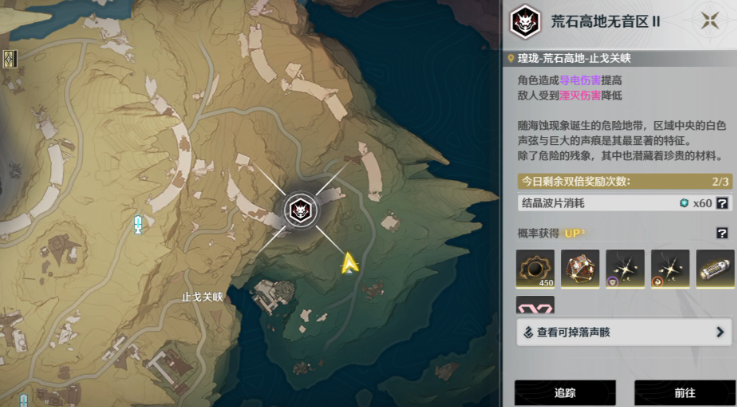Screen dimensions: 737x407
Task: Select star reward with orange badge
Action: 670,269
